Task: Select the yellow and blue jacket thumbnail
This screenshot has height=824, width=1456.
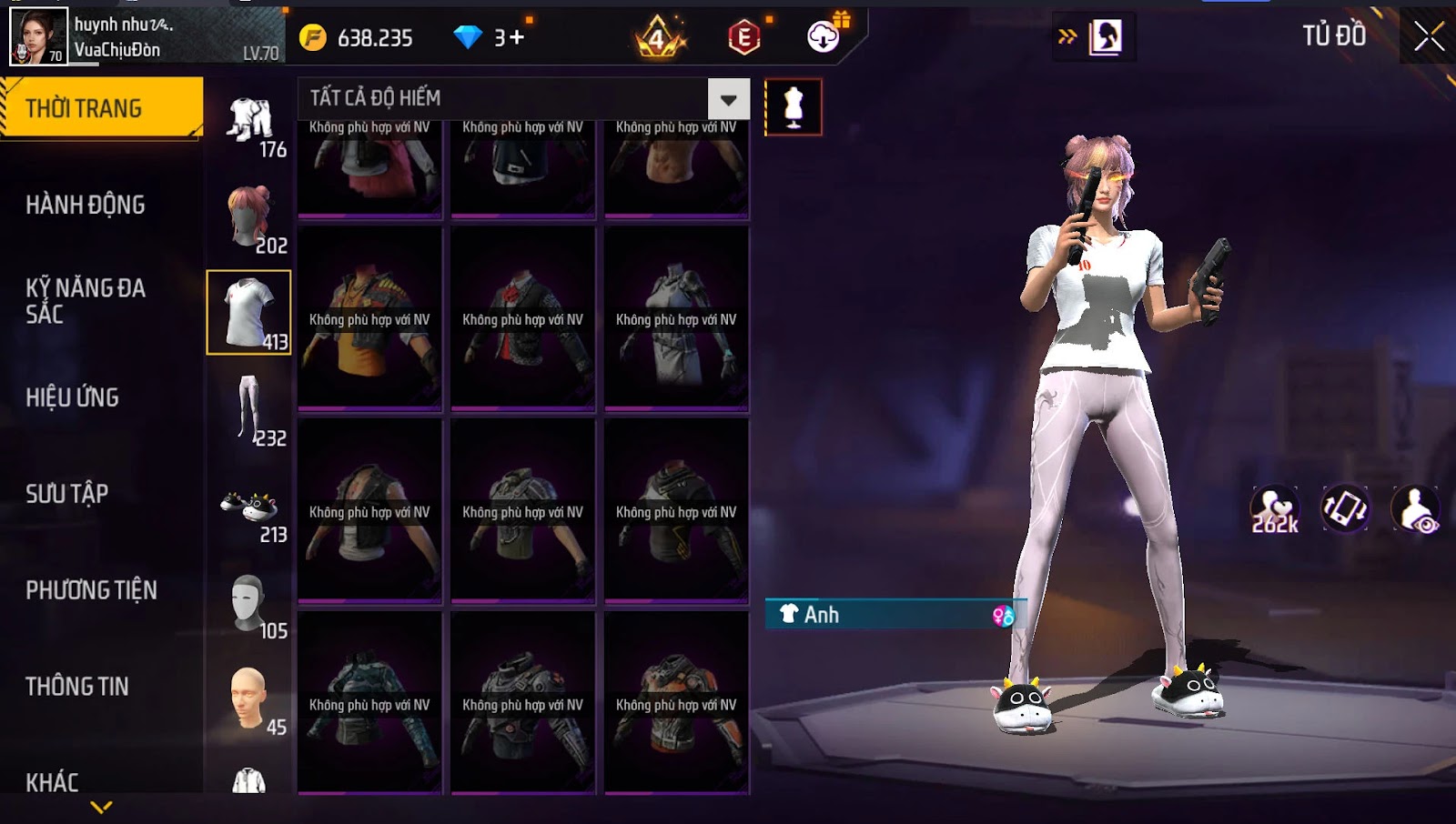Action: [369, 318]
